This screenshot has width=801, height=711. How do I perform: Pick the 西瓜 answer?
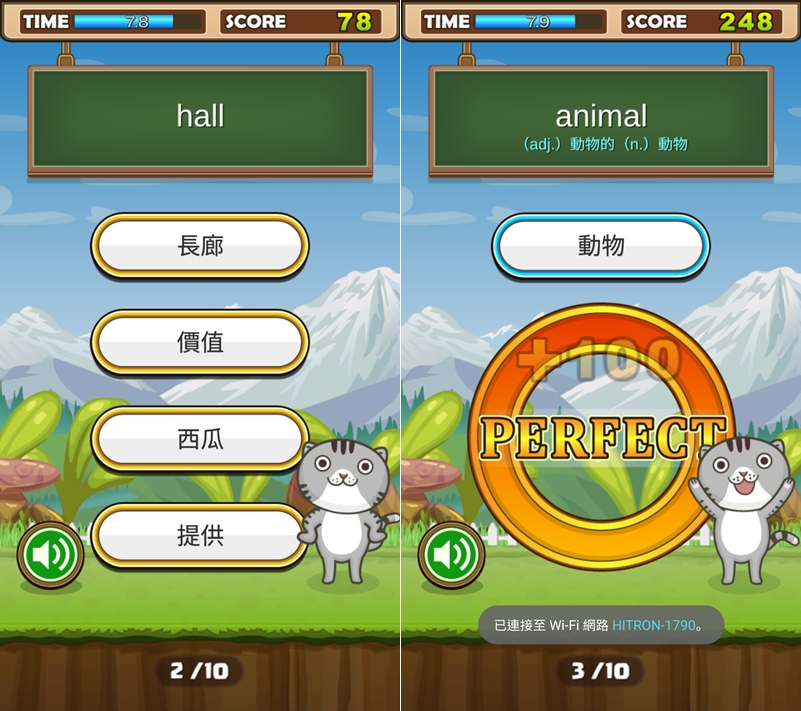[200, 439]
